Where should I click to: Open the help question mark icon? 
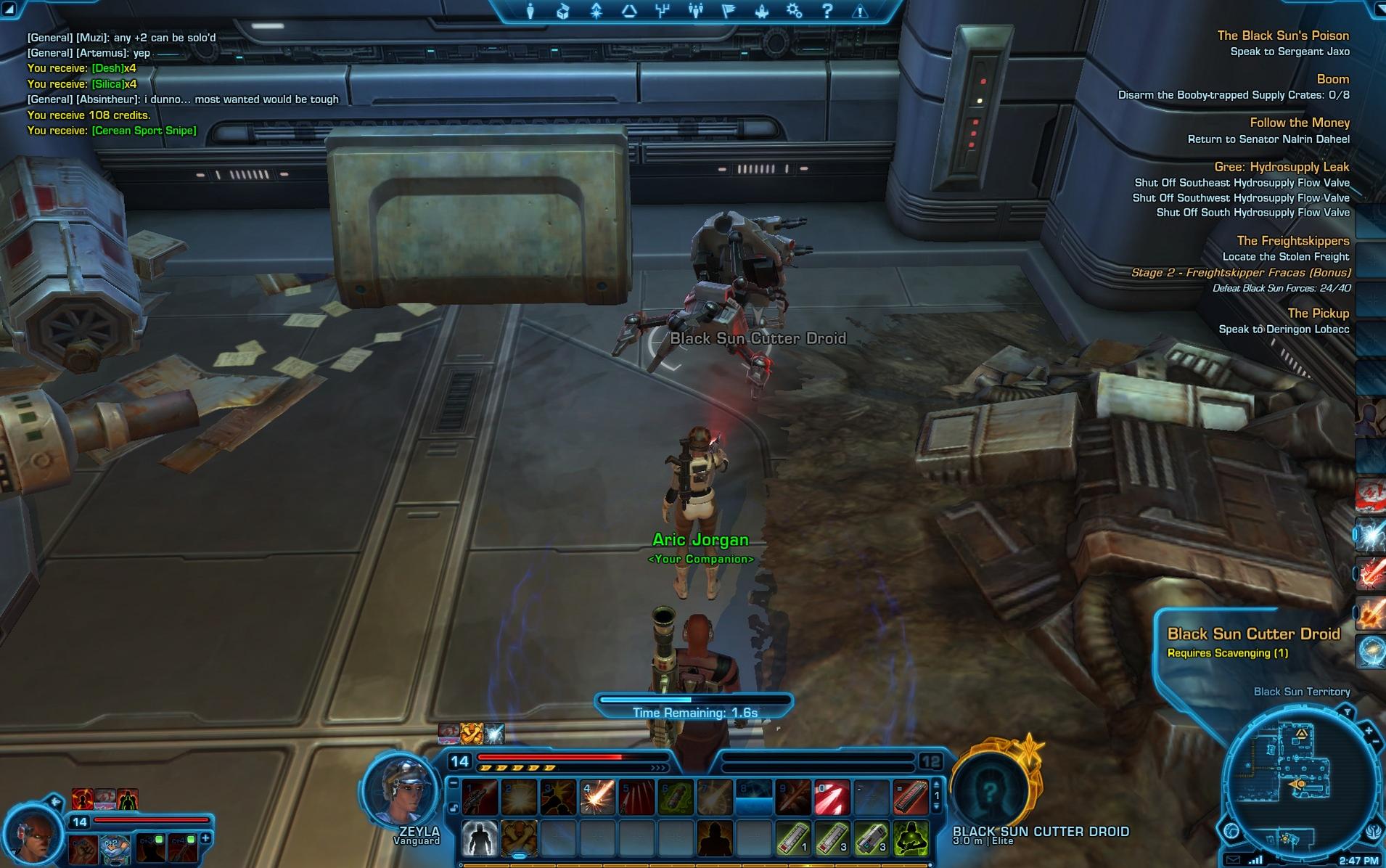827,11
